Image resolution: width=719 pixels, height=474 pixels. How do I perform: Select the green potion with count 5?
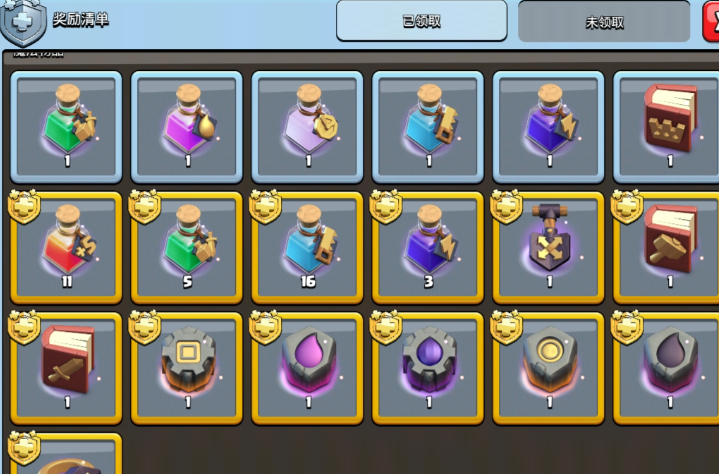[187, 246]
